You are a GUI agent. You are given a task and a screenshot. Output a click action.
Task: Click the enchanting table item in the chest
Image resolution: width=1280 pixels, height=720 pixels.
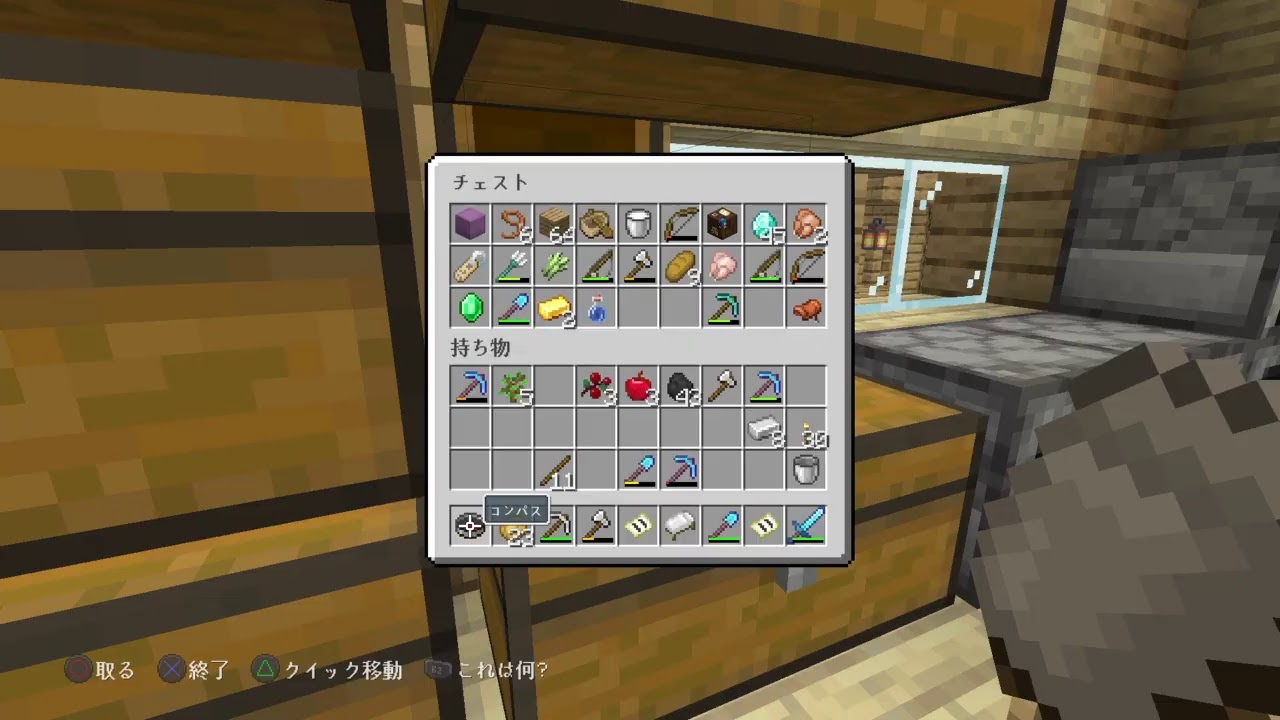pyautogui.click(x=722, y=222)
